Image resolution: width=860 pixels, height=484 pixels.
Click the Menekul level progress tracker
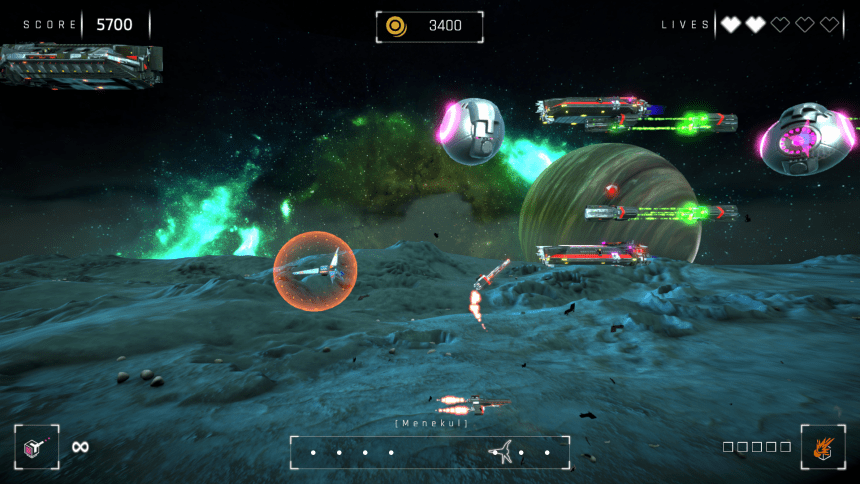tap(430, 452)
